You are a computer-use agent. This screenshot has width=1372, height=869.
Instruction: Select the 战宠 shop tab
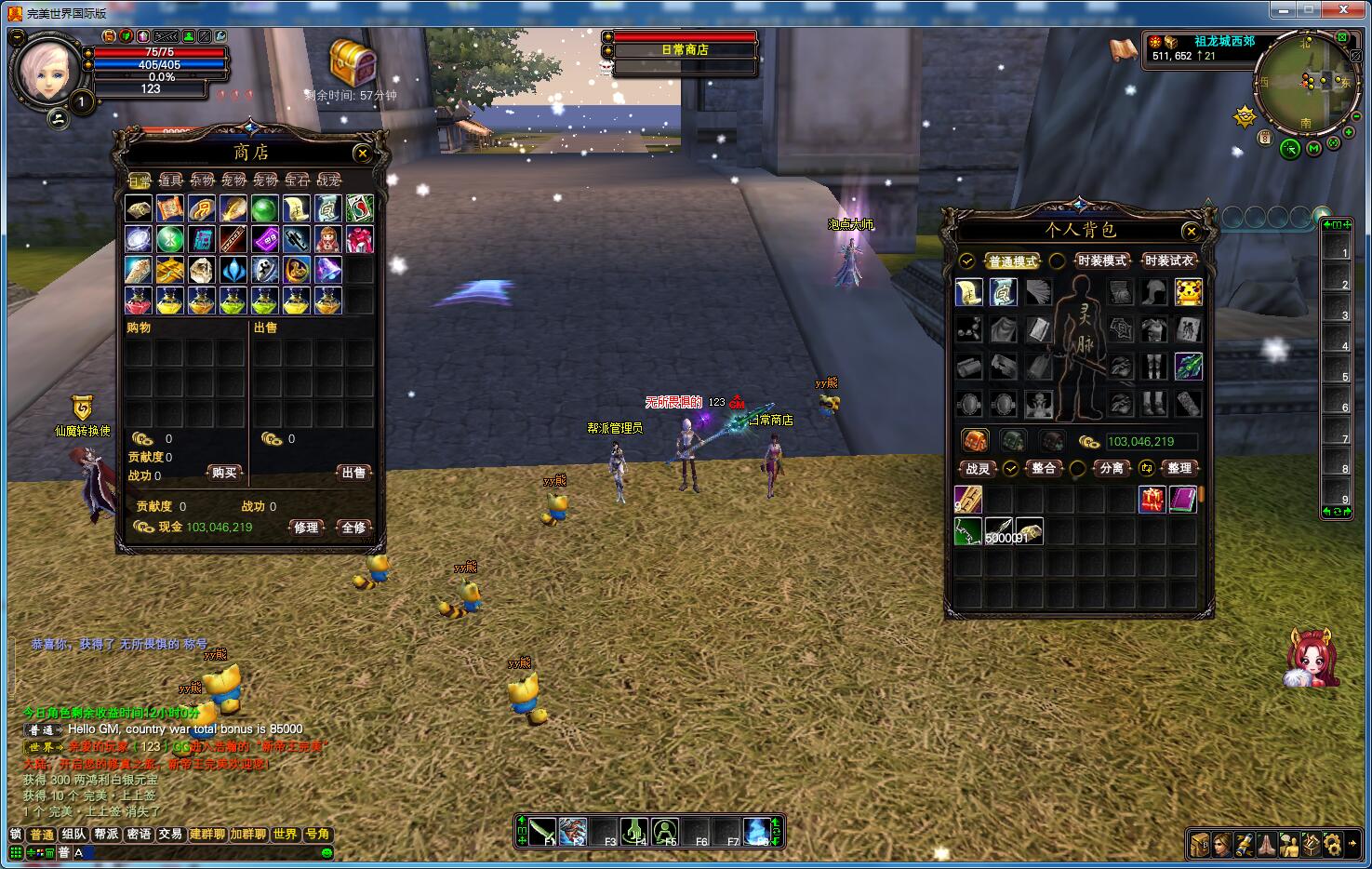click(x=328, y=180)
